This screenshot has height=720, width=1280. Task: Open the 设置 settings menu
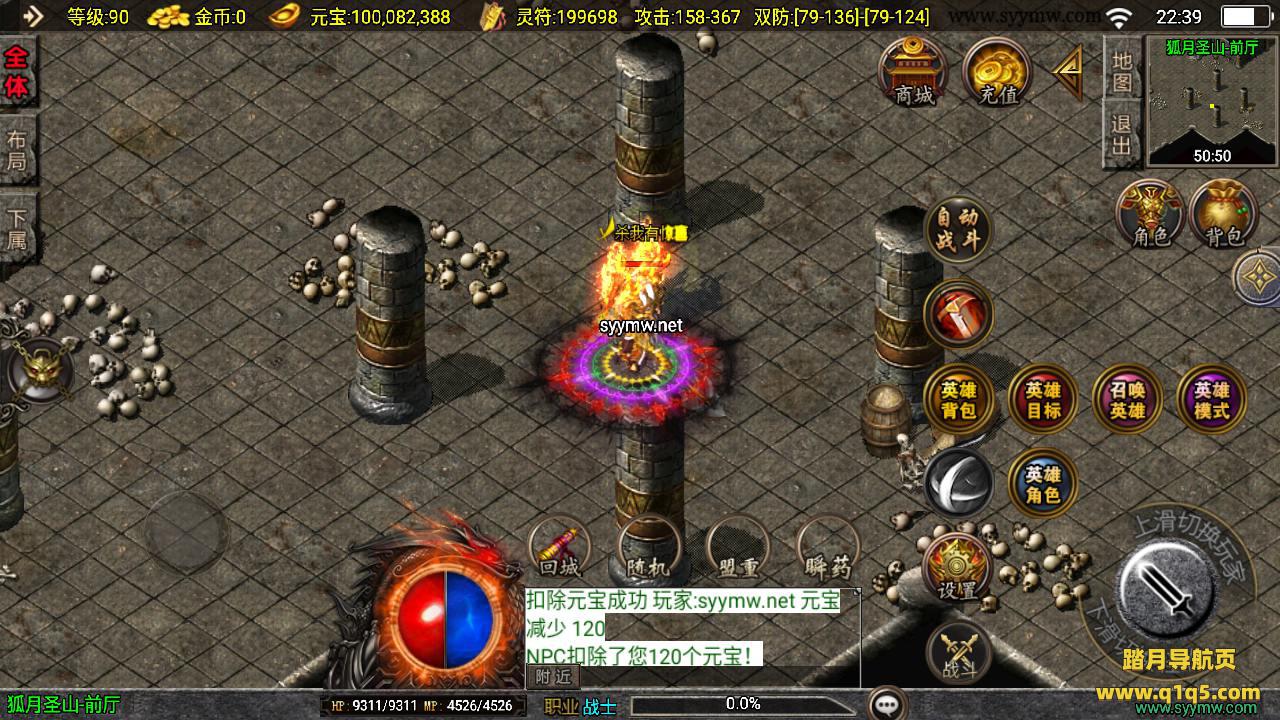tap(957, 568)
